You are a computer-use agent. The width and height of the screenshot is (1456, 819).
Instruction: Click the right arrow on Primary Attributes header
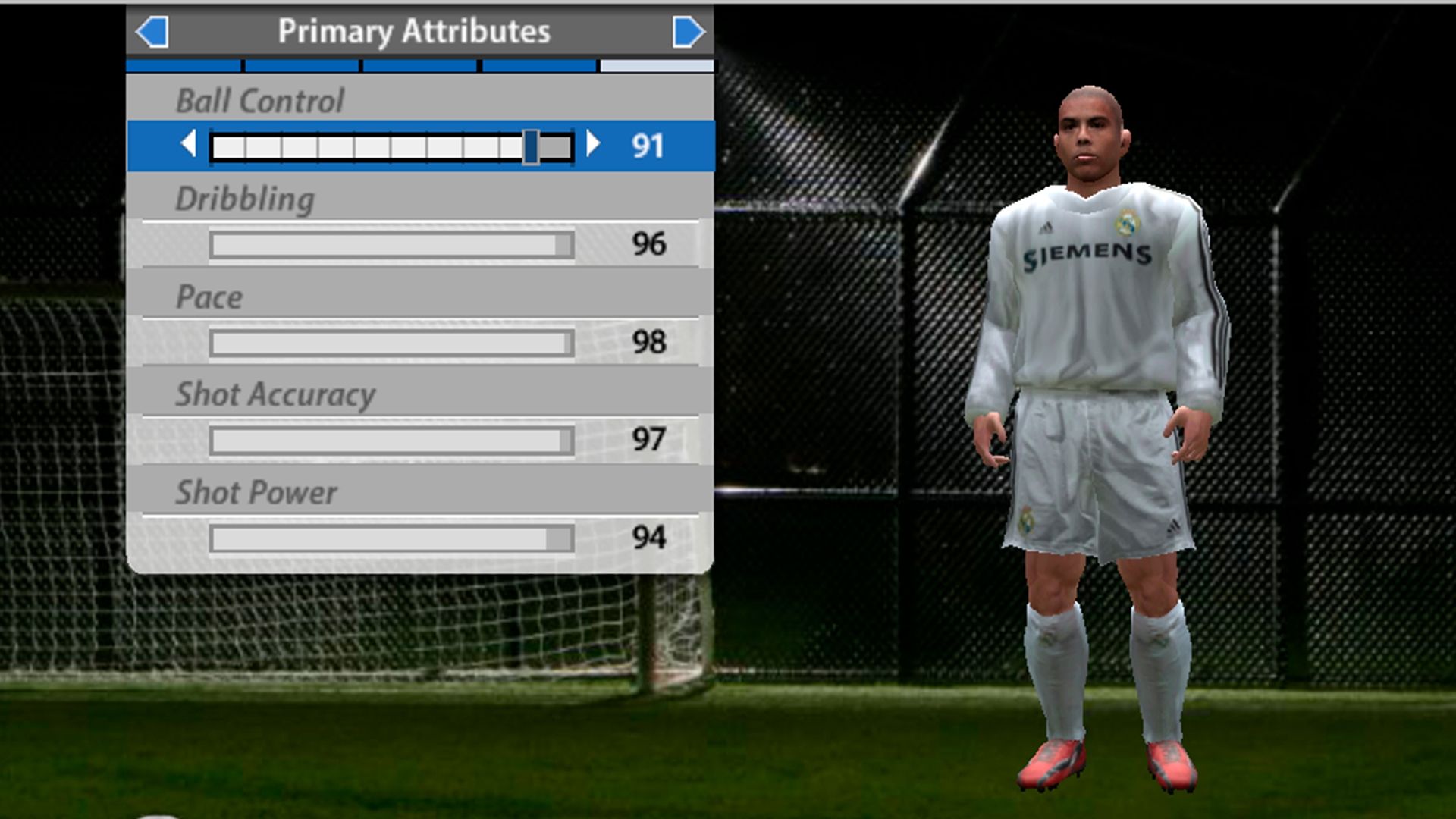coord(687,31)
